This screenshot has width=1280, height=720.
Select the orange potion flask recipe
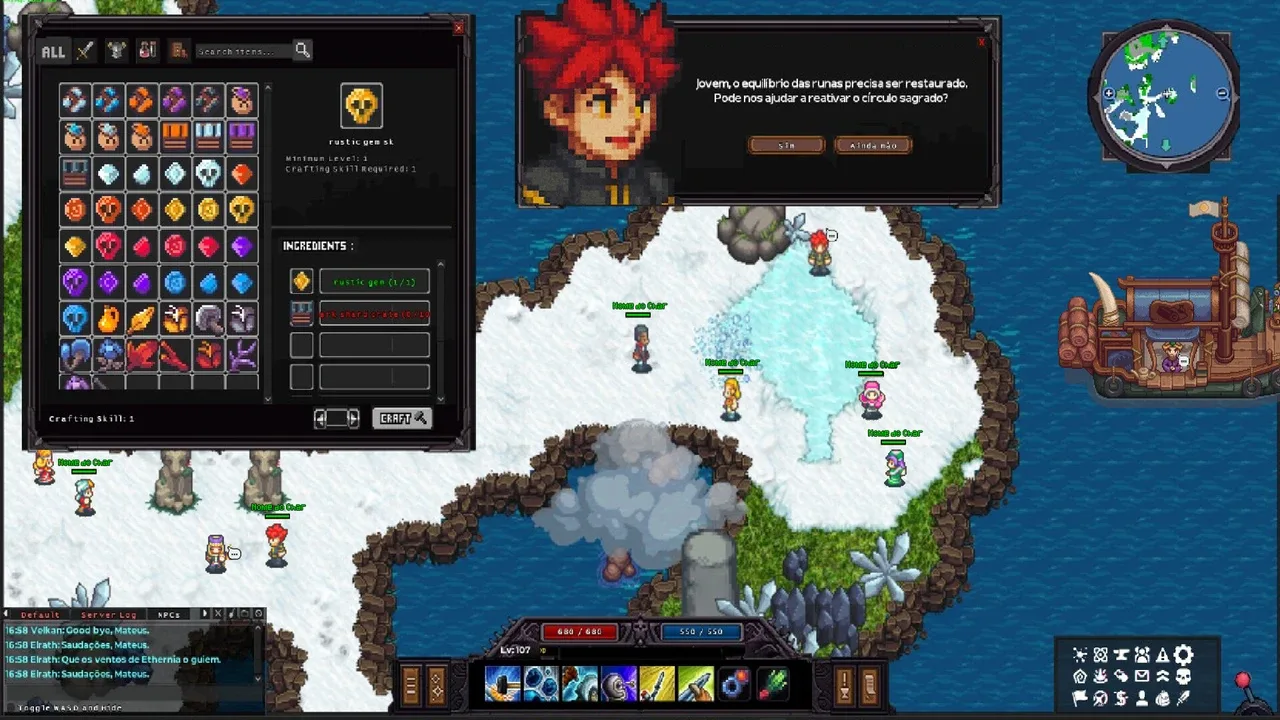(108, 319)
